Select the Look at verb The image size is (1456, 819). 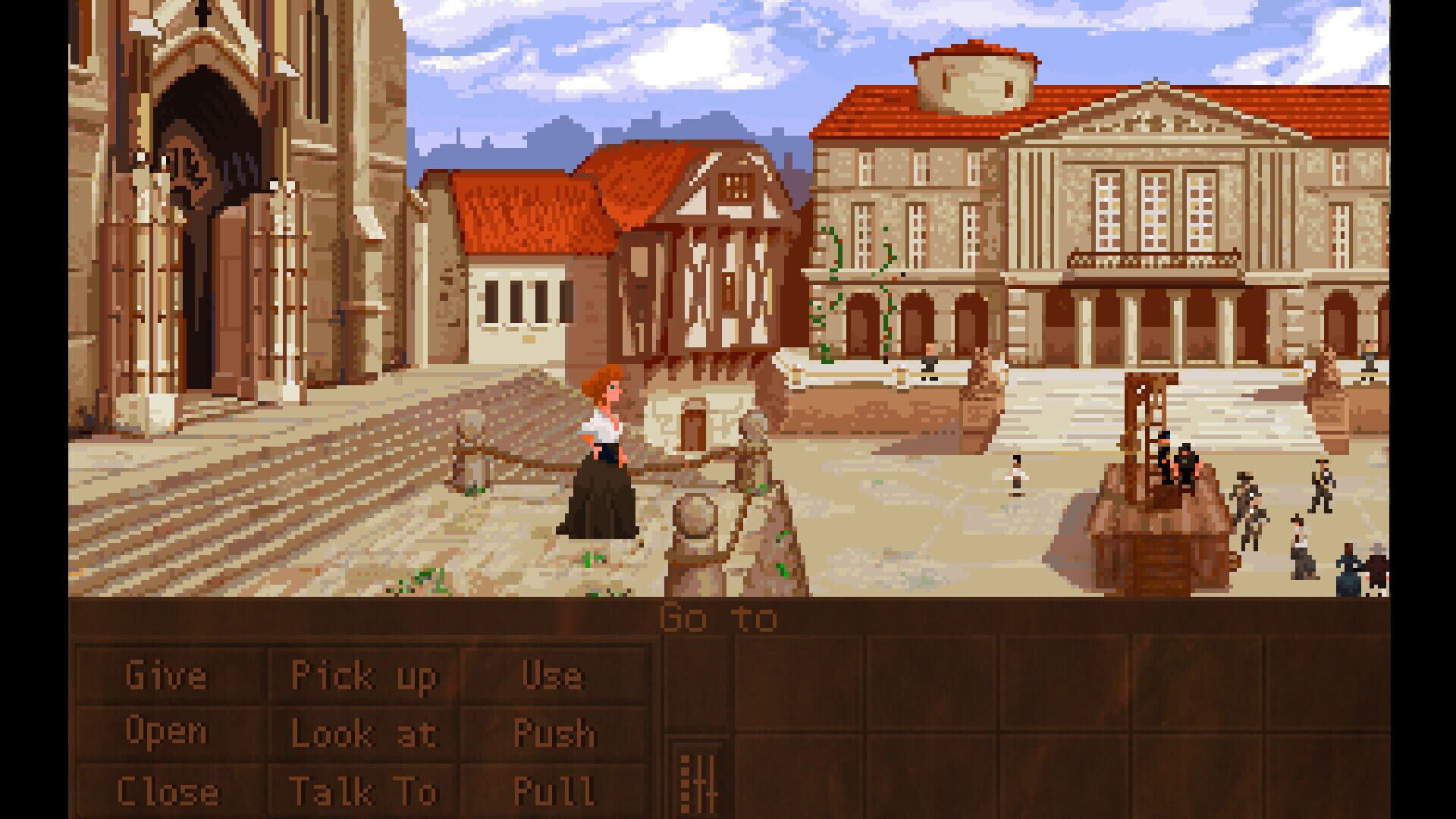pos(364,730)
